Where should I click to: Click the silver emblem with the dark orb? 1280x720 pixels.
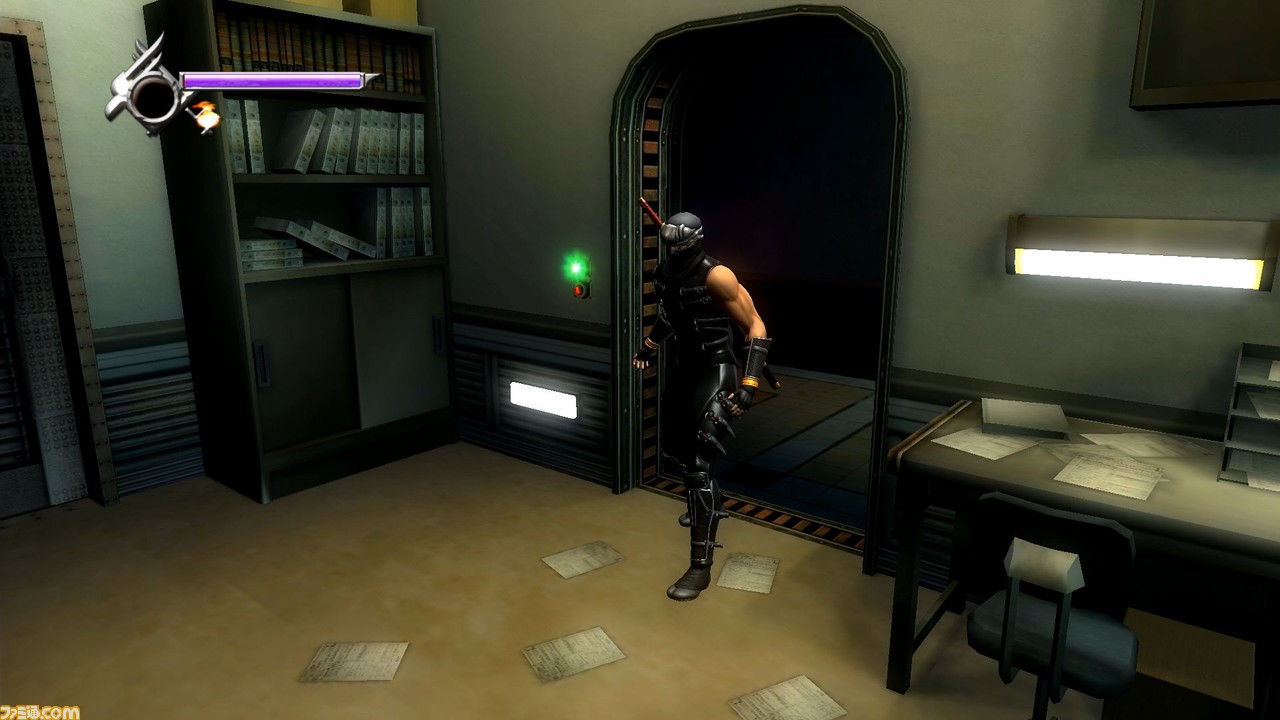pyautogui.click(x=151, y=93)
